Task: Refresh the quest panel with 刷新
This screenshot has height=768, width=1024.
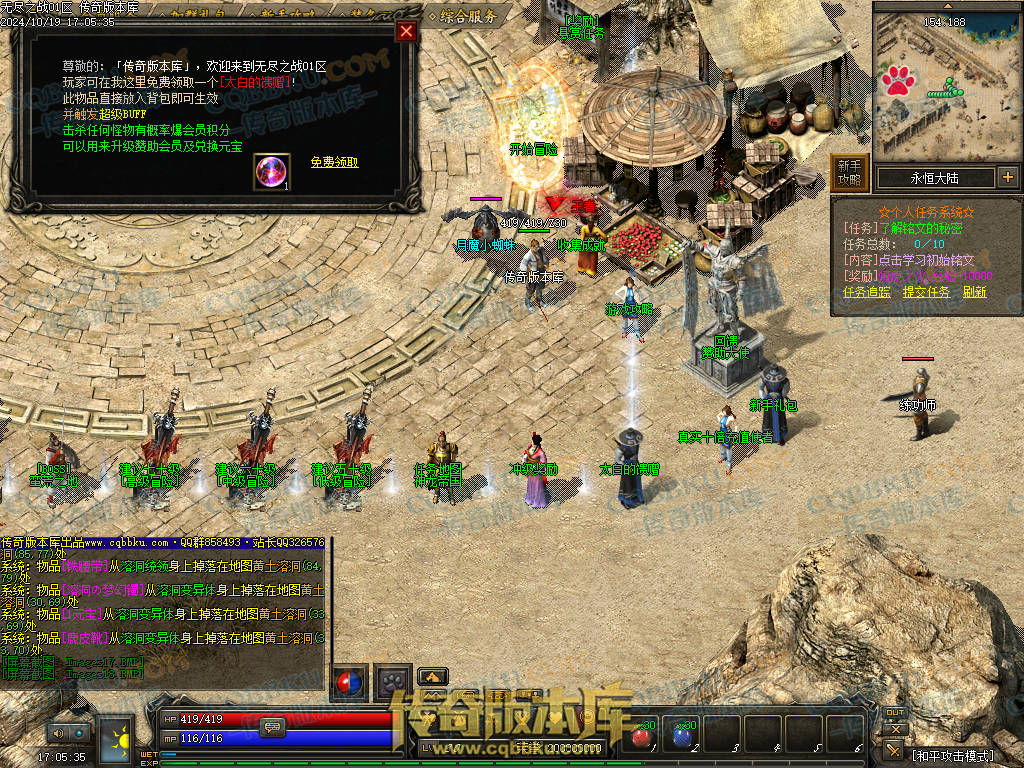Action: (x=974, y=292)
